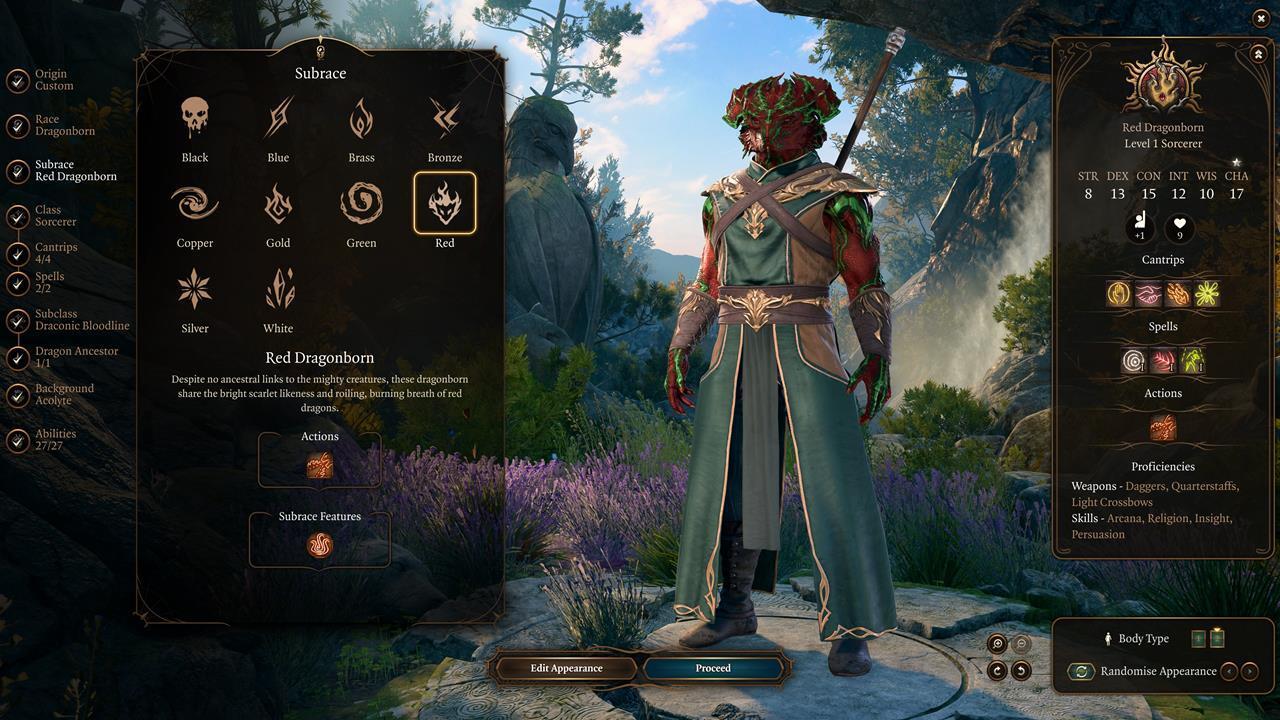Open Edit Appearance
The width and height of the screenshot is (1280, 720).
pyautogui.click(x=566, y=668)
